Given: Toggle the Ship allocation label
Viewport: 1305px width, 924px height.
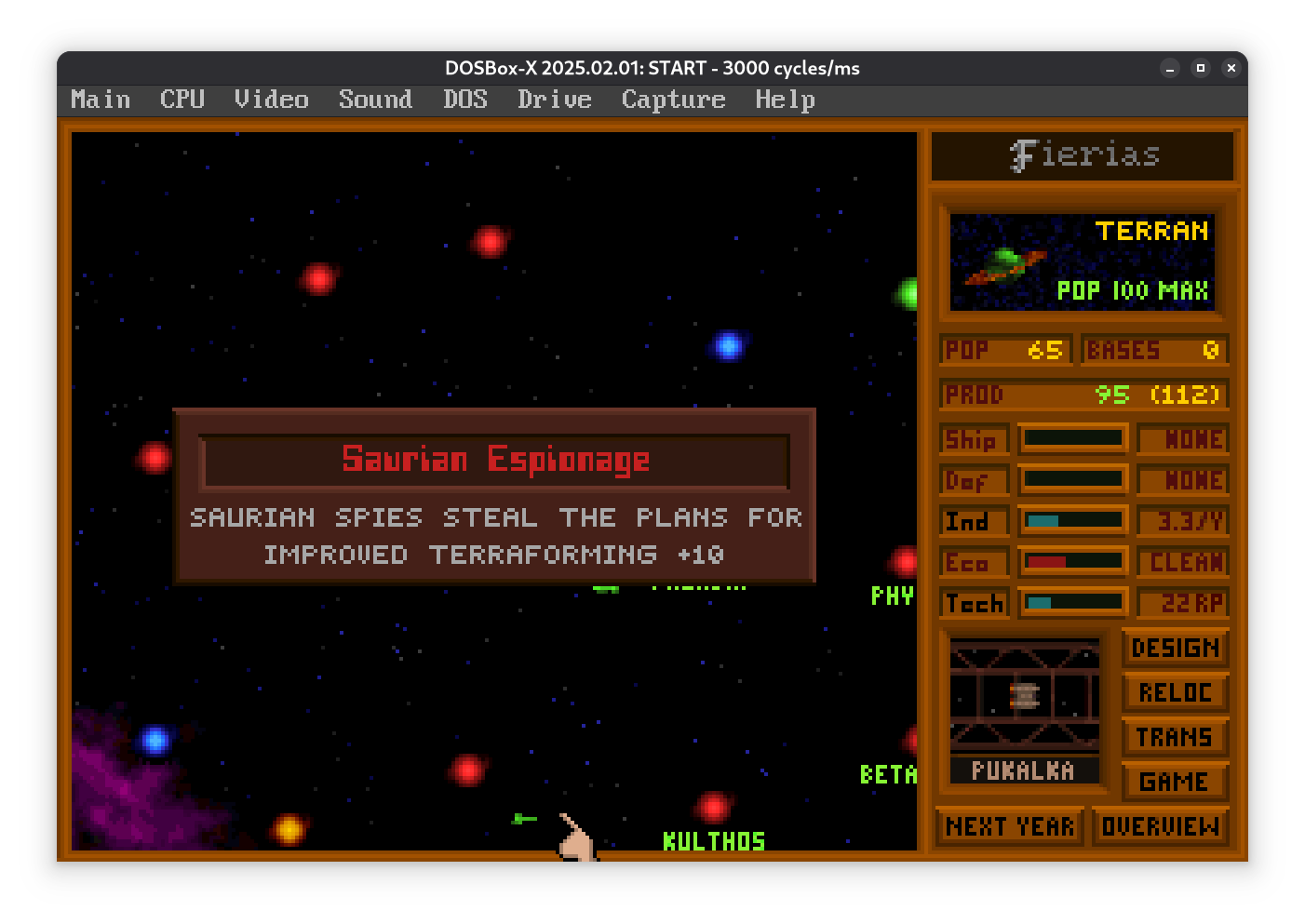Looking at the screenshot, I should 973,439.
